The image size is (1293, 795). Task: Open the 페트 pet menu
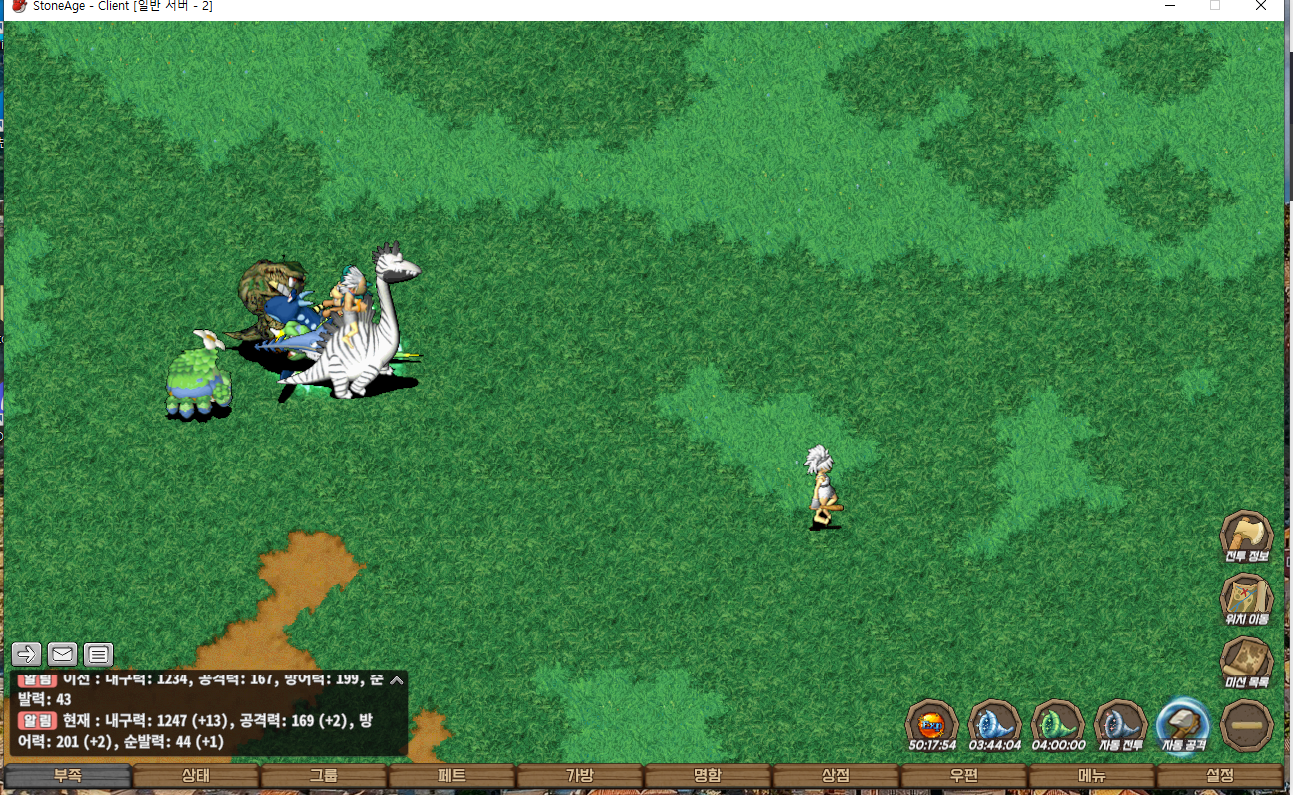(452, 776)
